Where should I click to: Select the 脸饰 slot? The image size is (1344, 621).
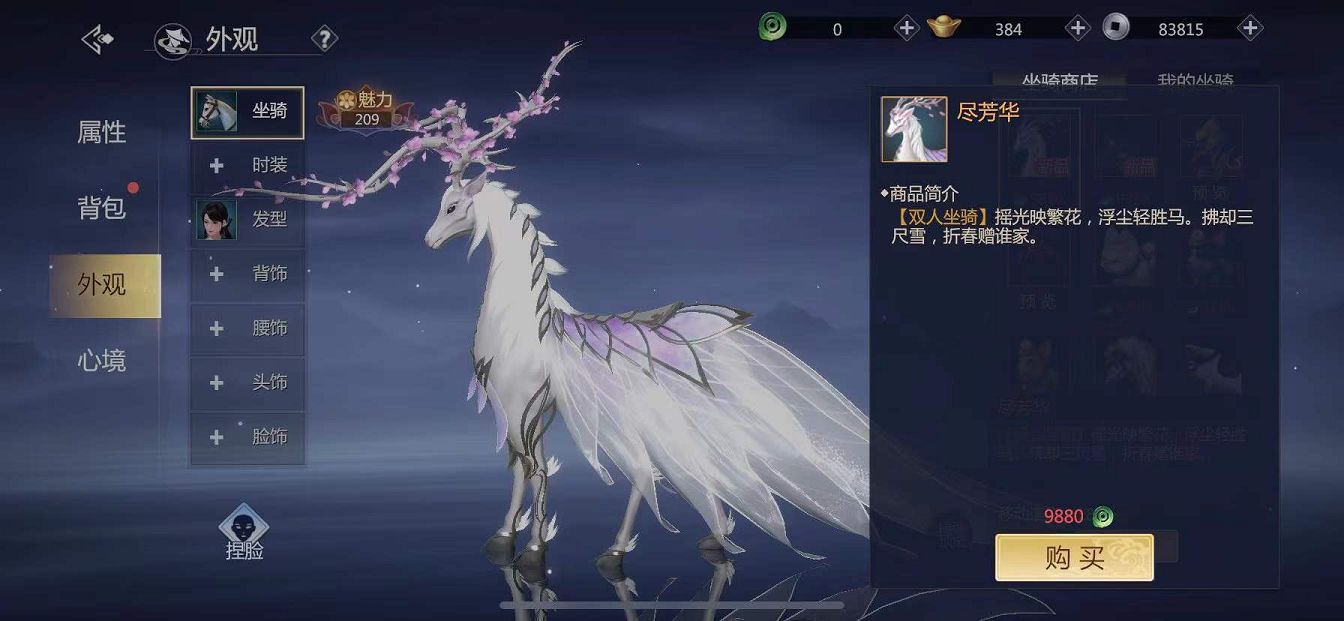click(247, 437)
